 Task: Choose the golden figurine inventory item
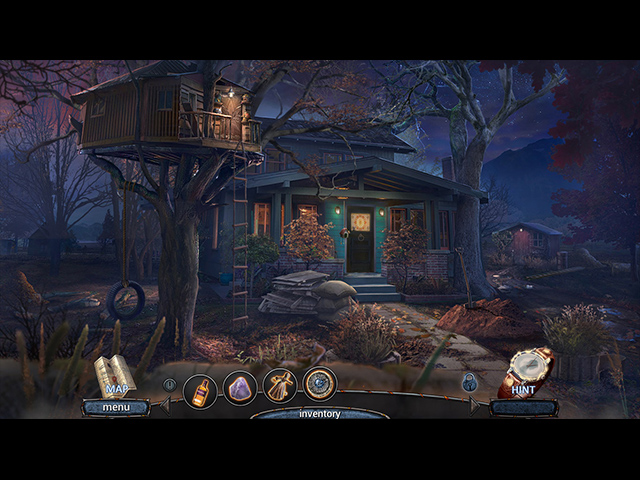(x=280, y=386)
